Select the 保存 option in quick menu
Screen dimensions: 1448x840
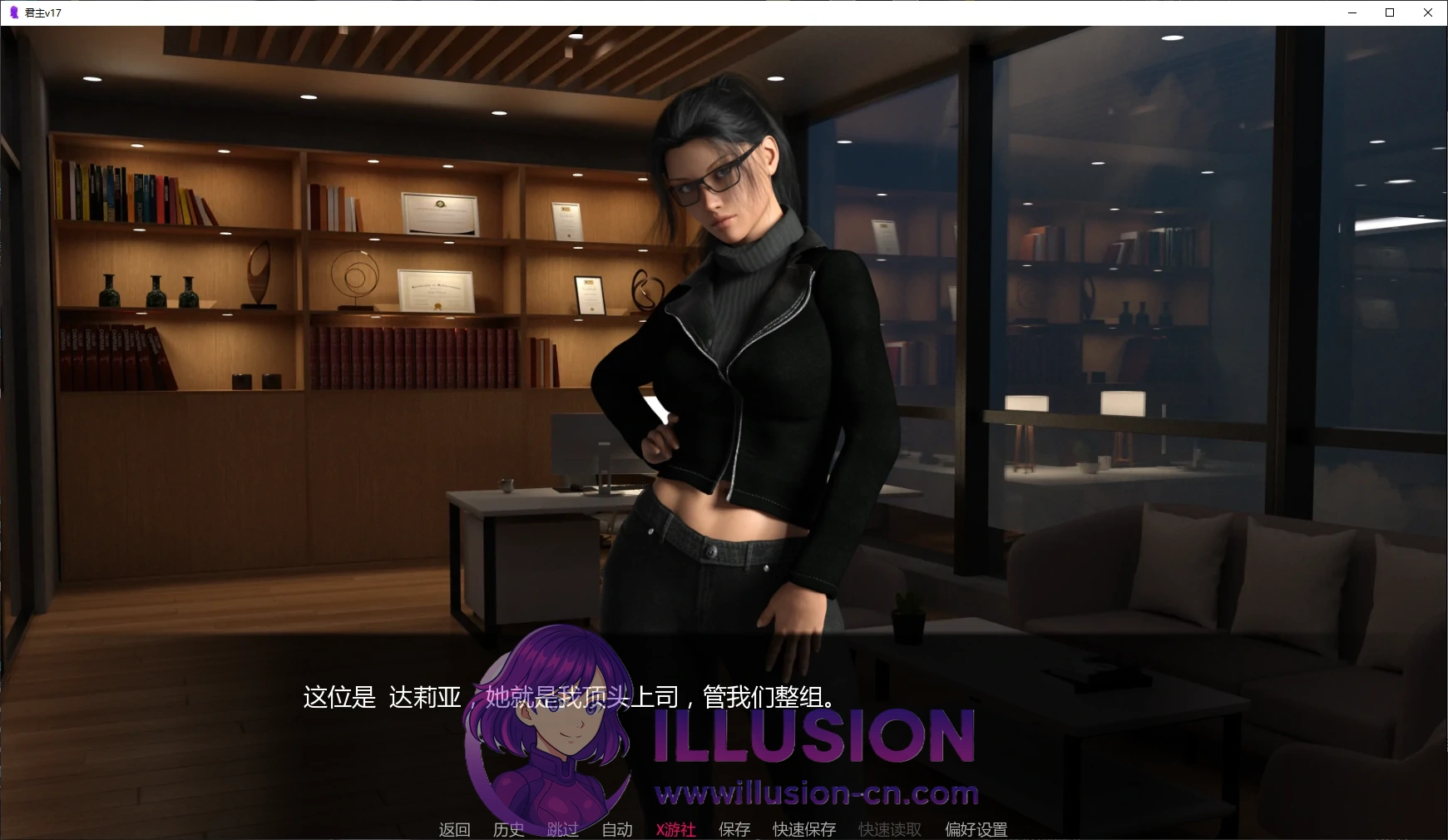click(x=733, y=828)
